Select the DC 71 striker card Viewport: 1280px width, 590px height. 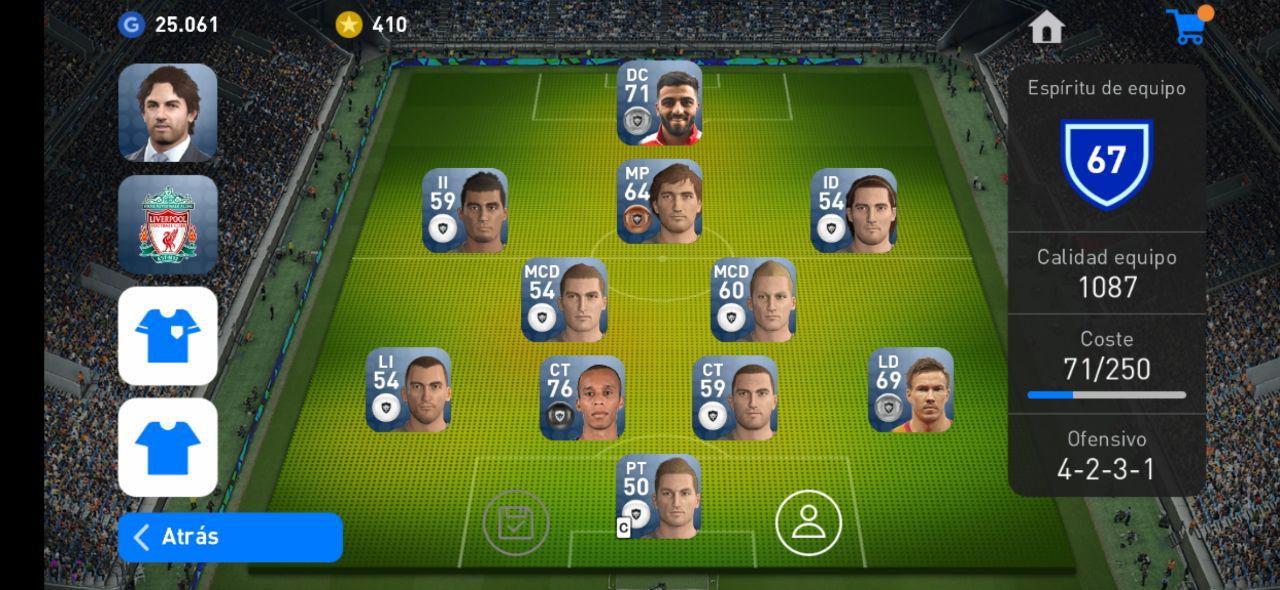pyautogui.click(x=659, y=103)
